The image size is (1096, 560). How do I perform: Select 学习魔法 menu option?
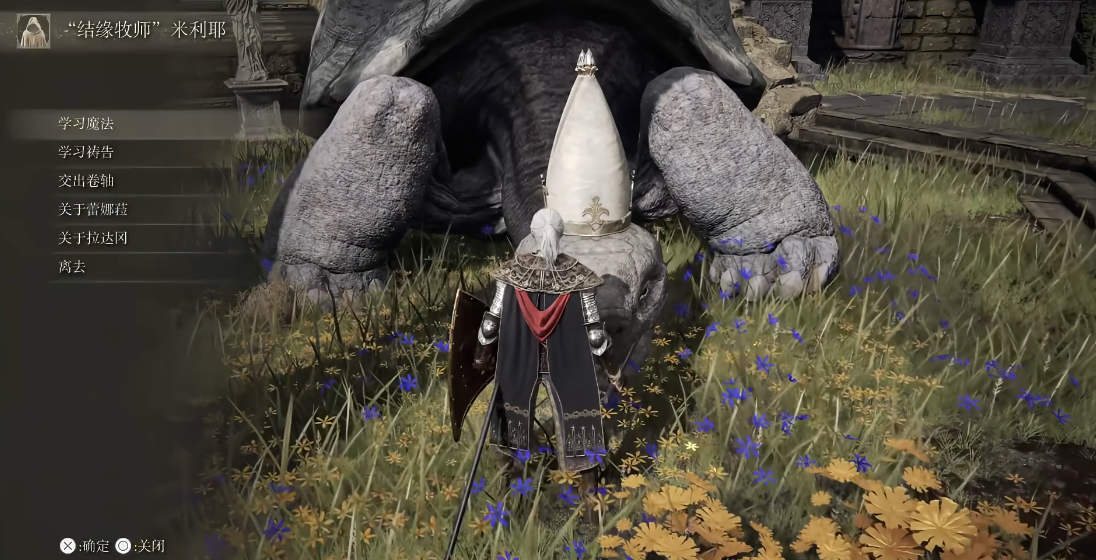[x=86, y=124]
